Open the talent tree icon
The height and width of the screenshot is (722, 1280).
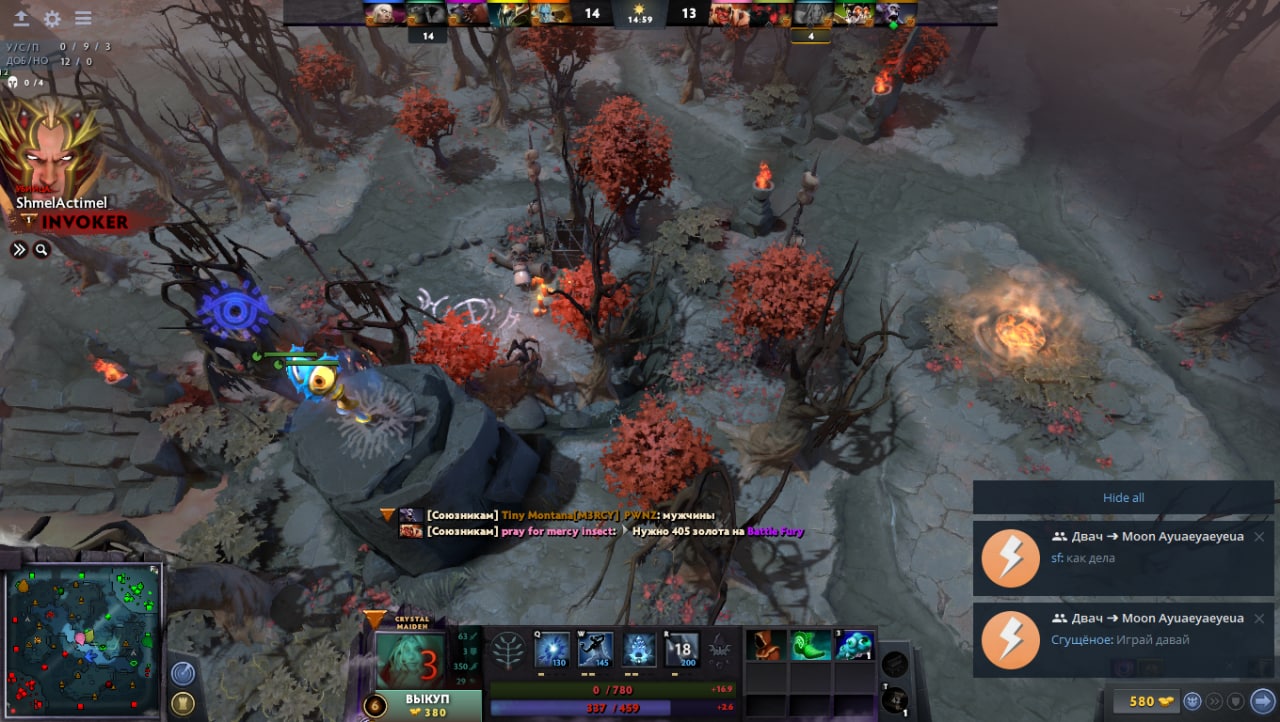pyautogui.click(x=508, y=651)
